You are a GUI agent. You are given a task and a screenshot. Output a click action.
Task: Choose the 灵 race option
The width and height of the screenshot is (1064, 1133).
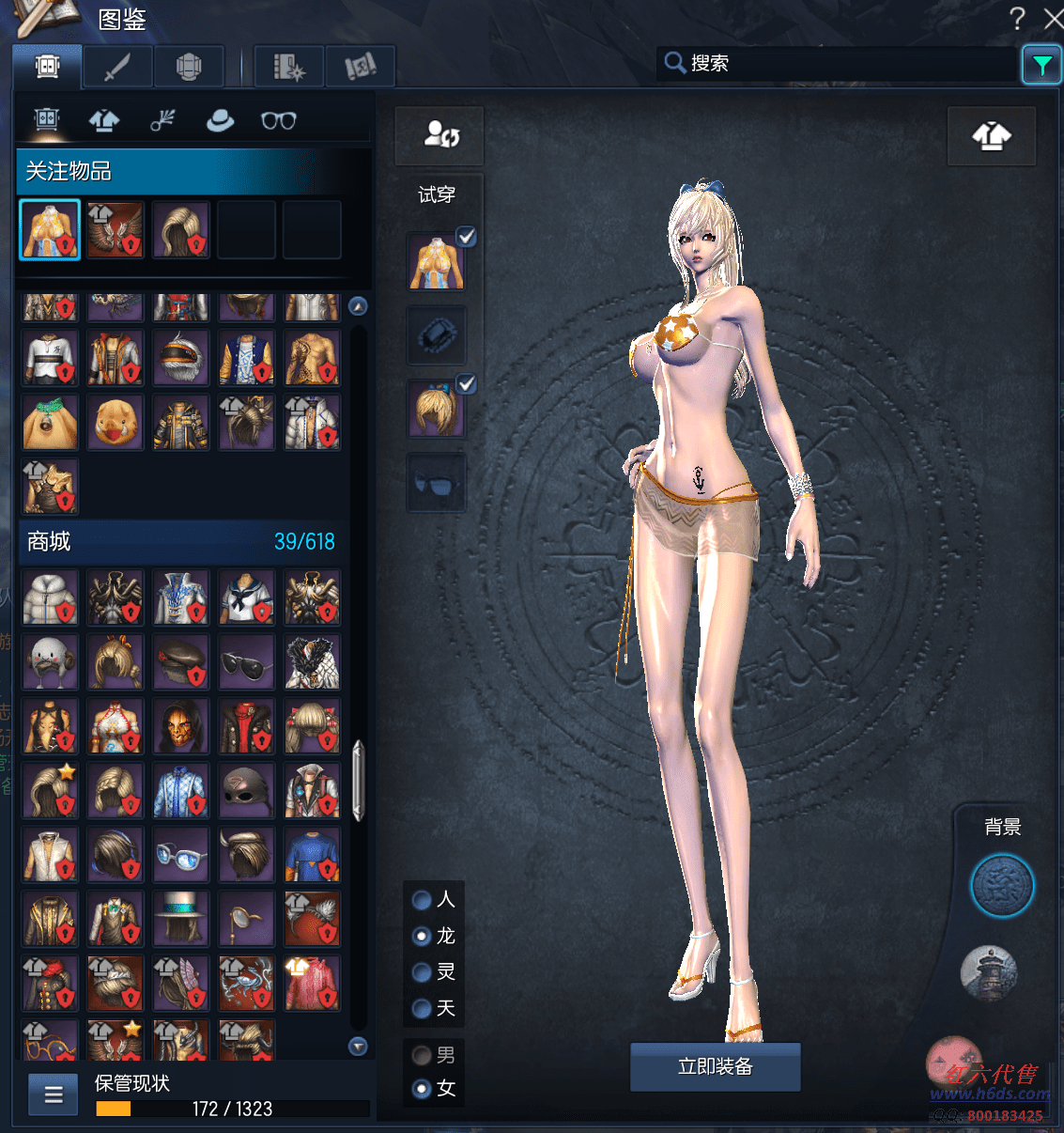(x=423, y=972)
